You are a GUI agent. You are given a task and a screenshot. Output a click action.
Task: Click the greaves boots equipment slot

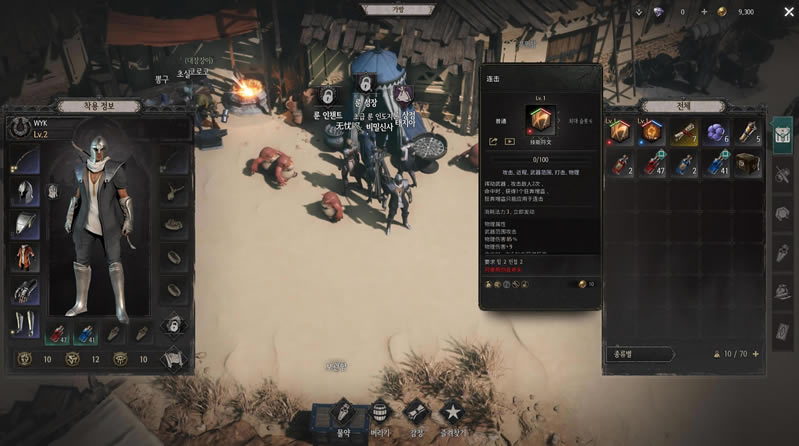coord(26,322)
